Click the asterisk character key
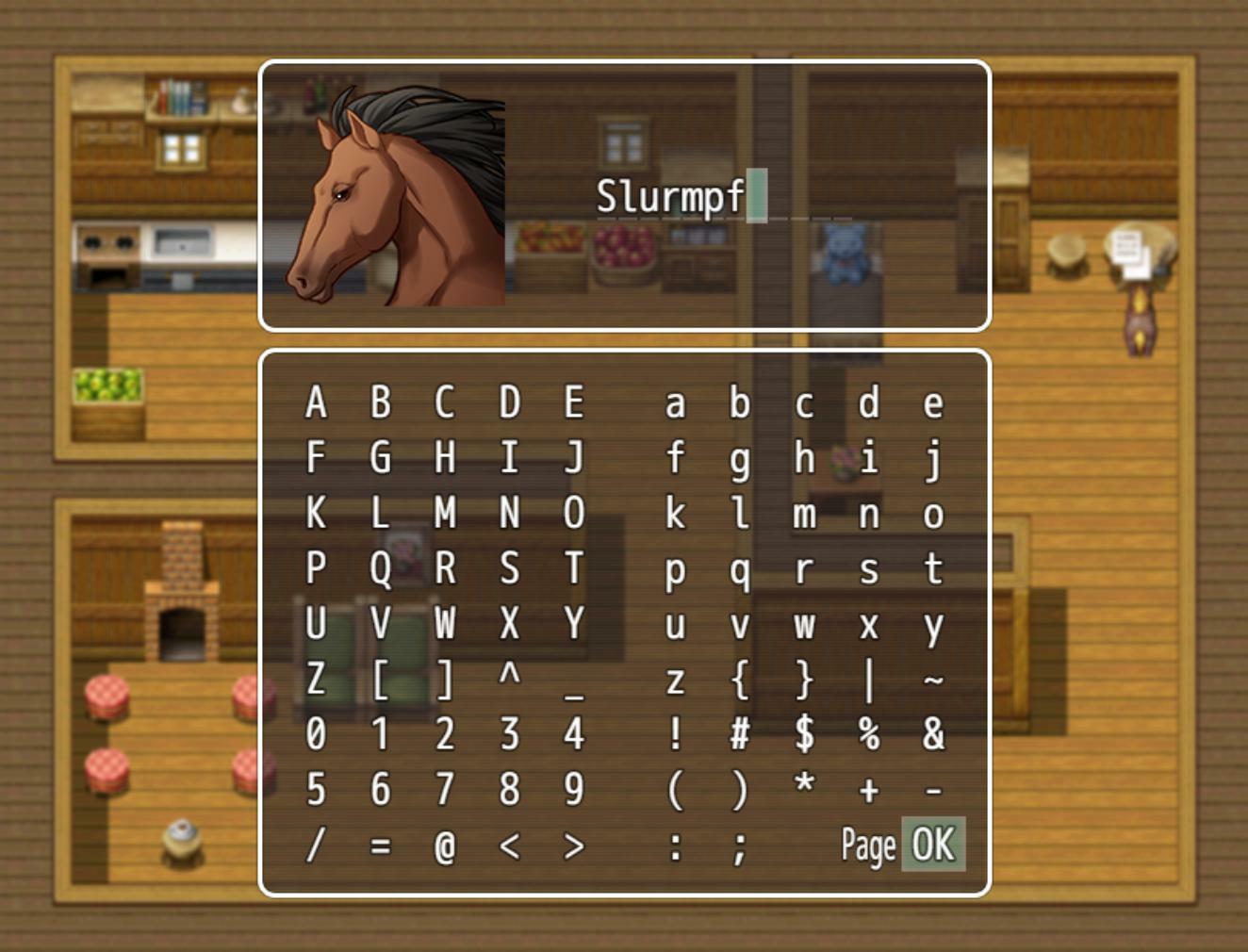Image resolution: width=1248 pixels, height=952 pixels. [804, 791]
